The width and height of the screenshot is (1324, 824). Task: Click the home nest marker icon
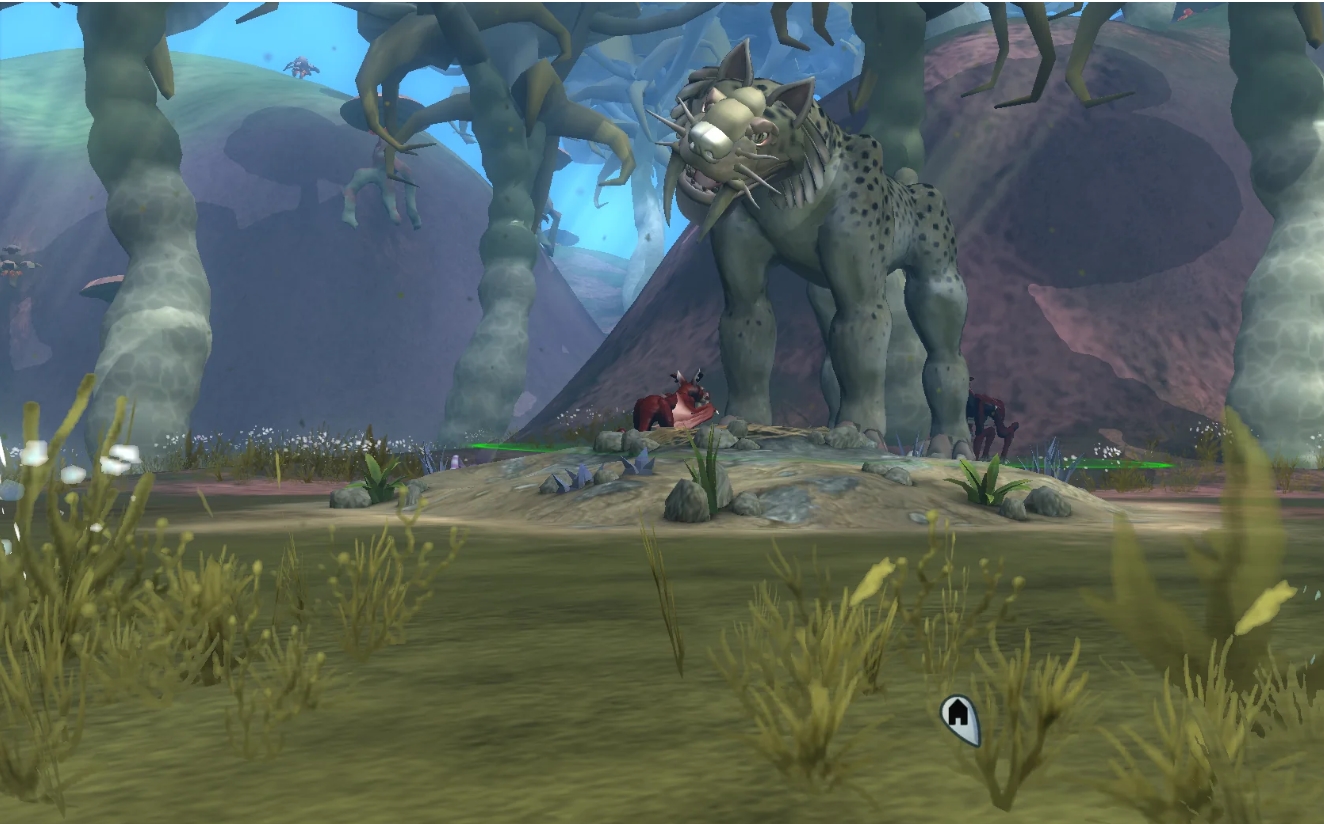click(x=959, y=717)
